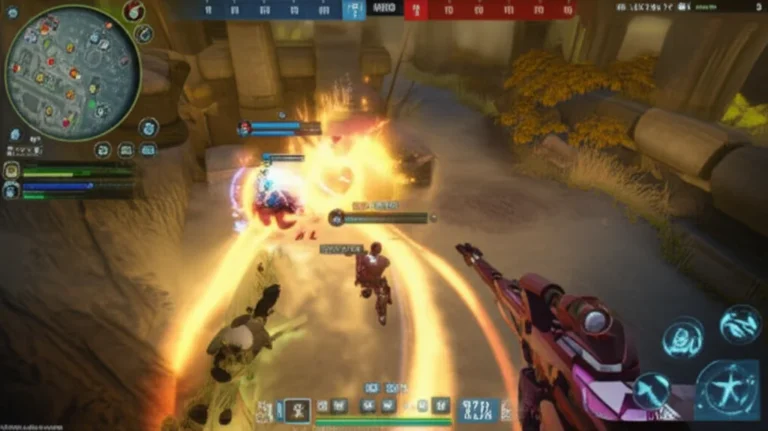This screenshot has height=431, width=768.
Task: Activate the arrow-shaped ability beside the weapon
Action: (650, 389)
